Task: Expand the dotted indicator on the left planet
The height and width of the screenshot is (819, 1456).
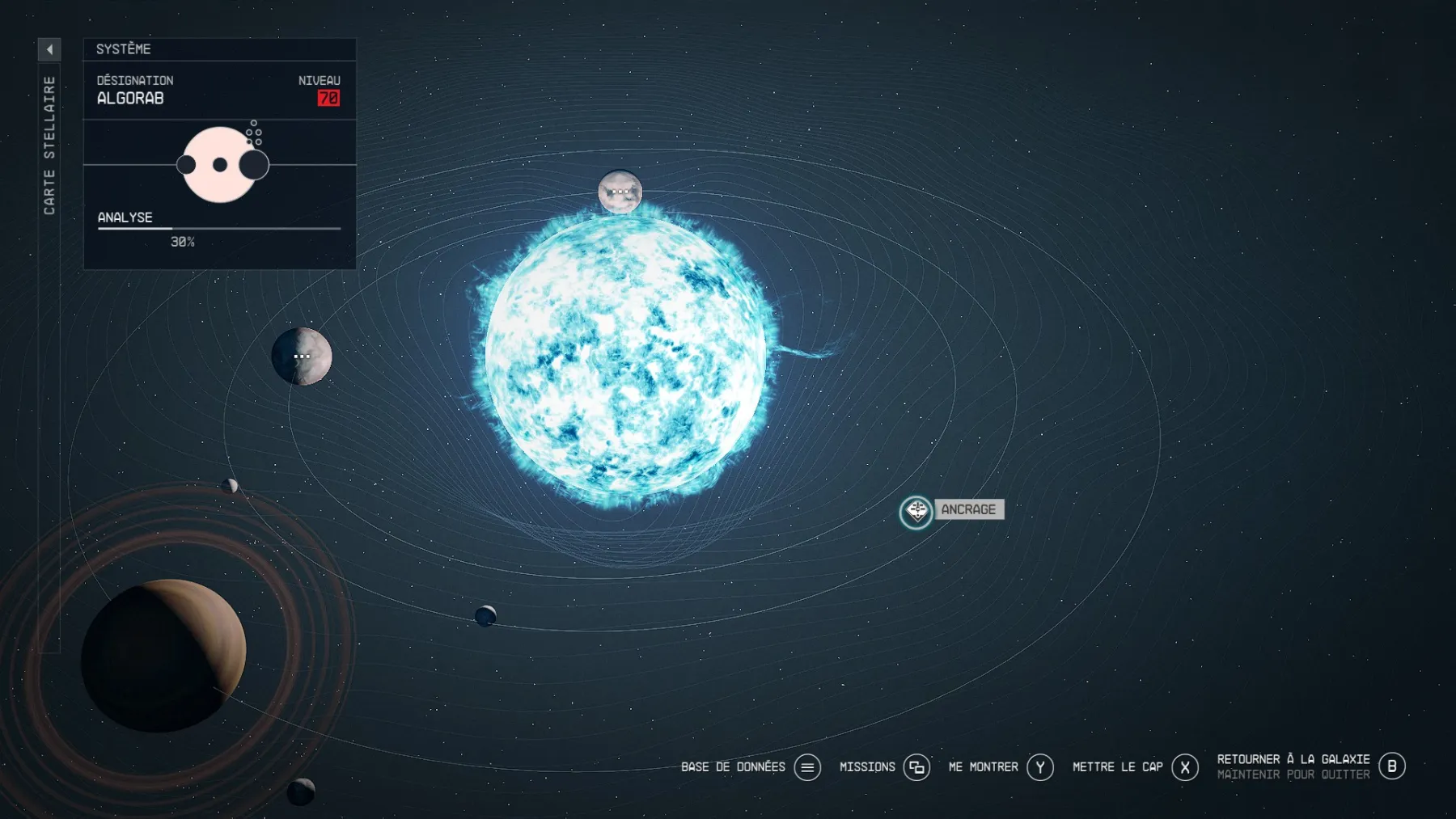Action: (x=302, y=355)
